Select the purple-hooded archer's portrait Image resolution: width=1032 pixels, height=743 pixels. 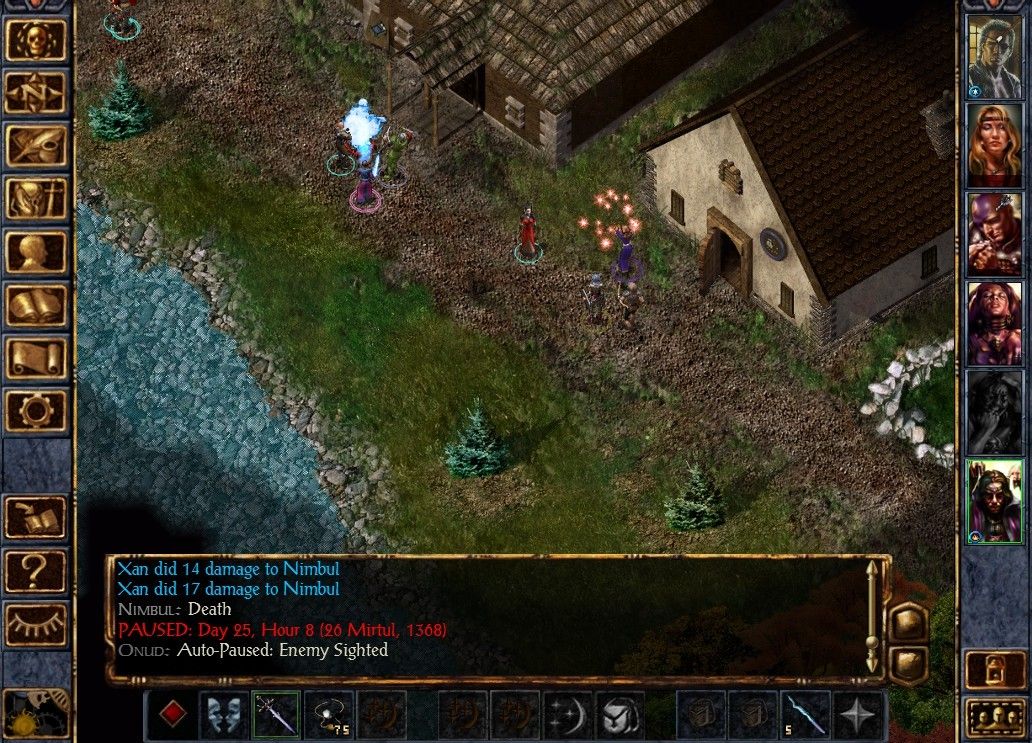point(993,233)
